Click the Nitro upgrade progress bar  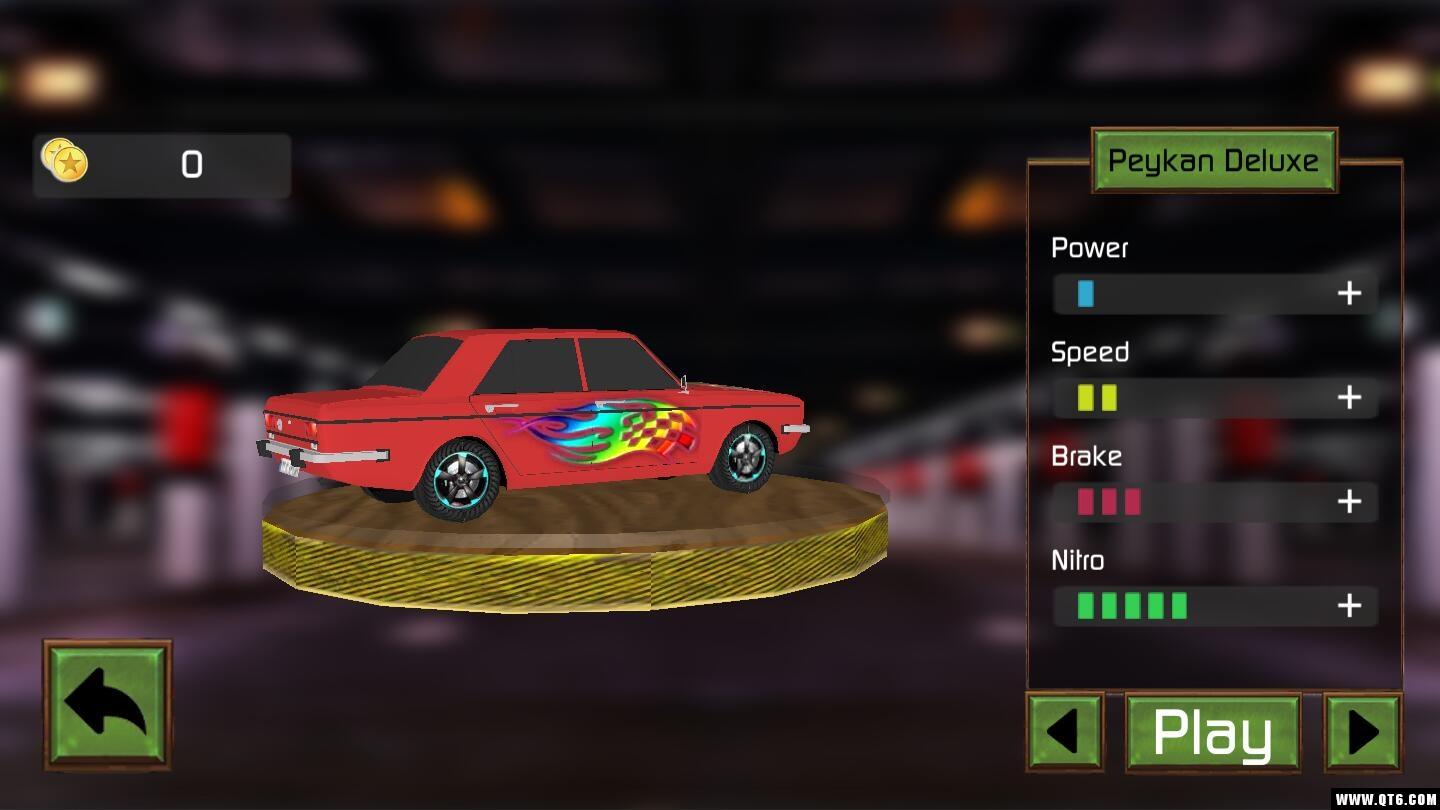[1190, 606]
